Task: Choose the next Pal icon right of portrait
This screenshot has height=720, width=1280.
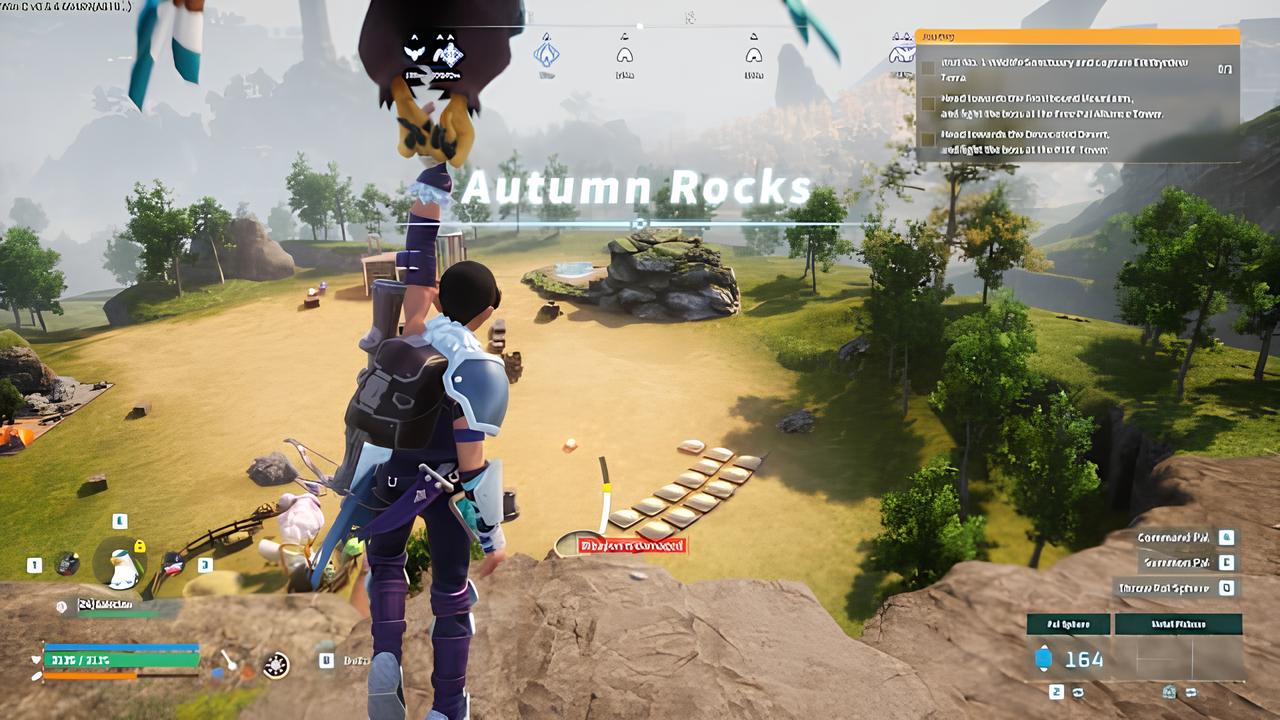Action: coord(174,563)
